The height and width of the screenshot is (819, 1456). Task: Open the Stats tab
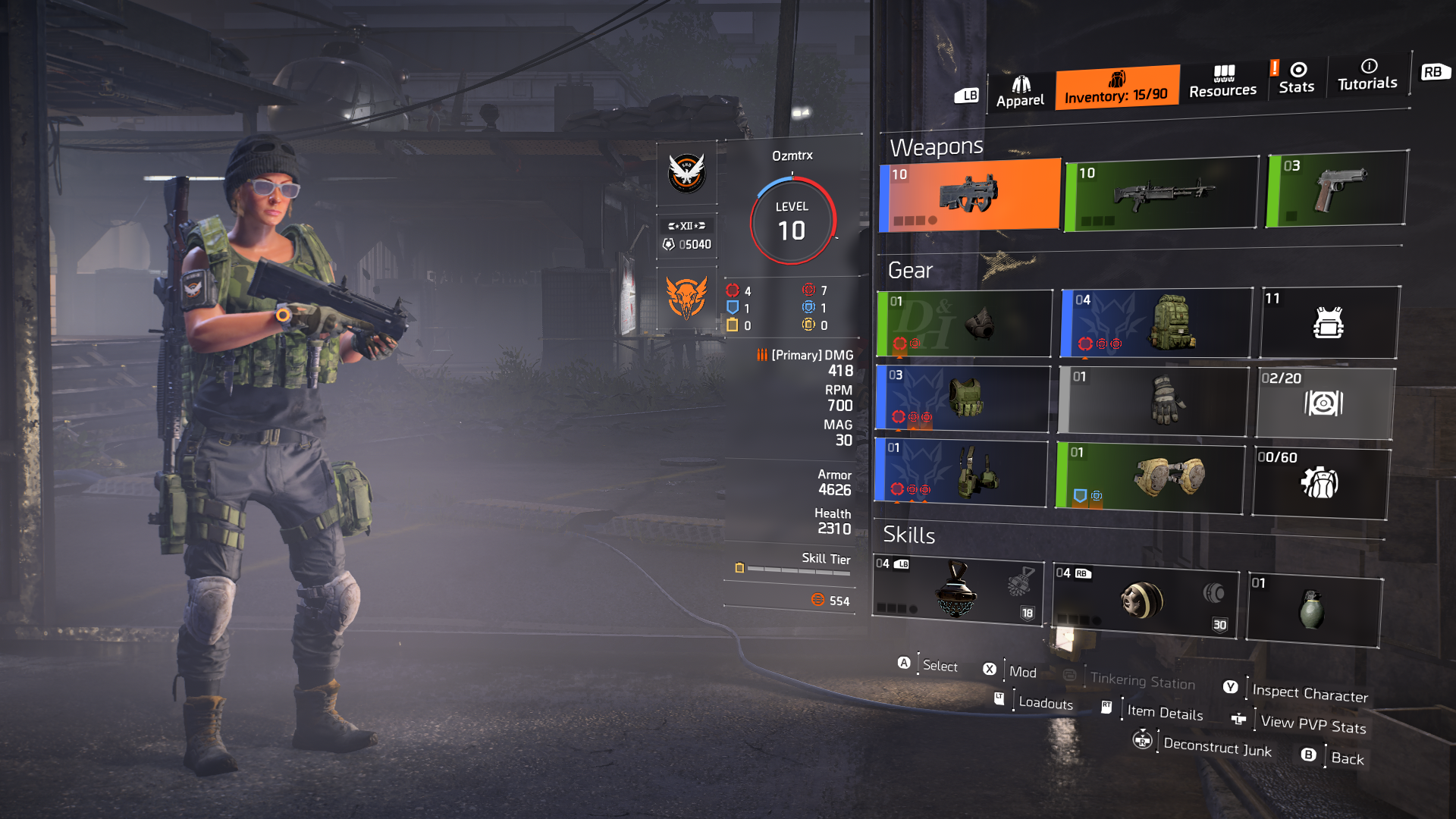pyautogui.click(x=1296, y=78)
